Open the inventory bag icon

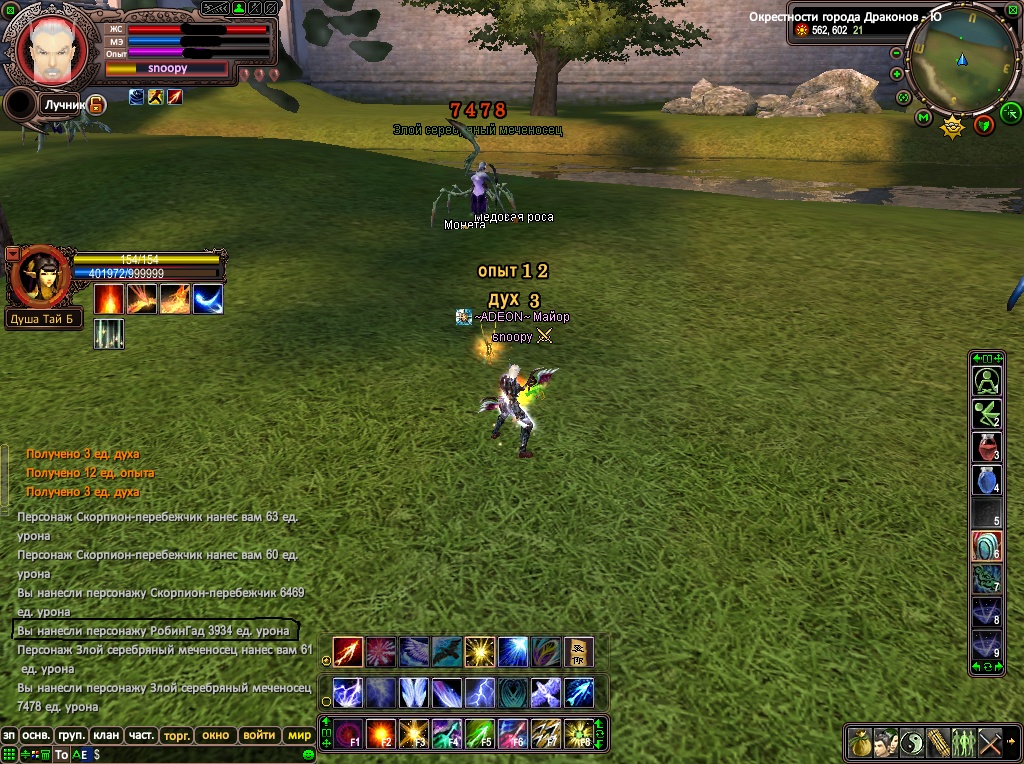click(860, 742)
